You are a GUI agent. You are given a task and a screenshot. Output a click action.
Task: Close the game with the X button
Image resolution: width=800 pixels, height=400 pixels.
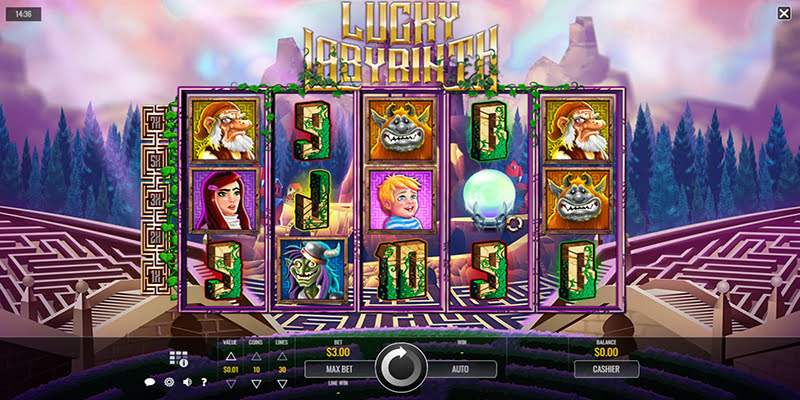click(x=783, y=13)
